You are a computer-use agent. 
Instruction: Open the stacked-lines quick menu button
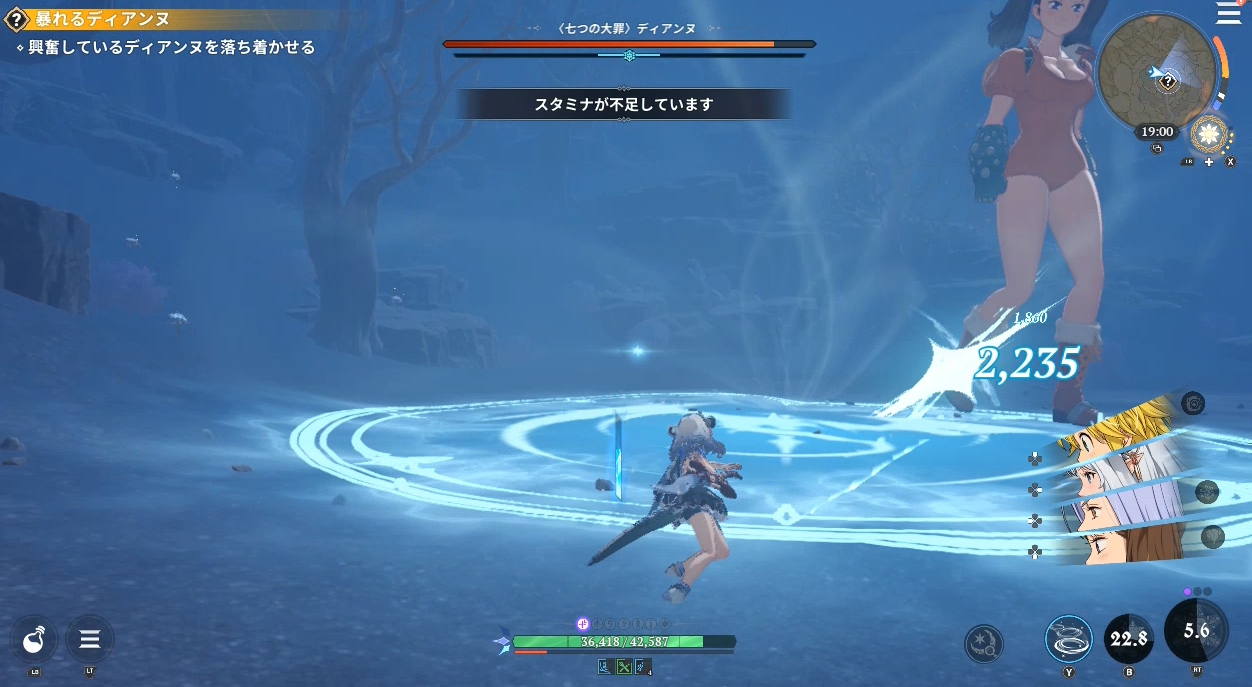click(x=89, y=639)
